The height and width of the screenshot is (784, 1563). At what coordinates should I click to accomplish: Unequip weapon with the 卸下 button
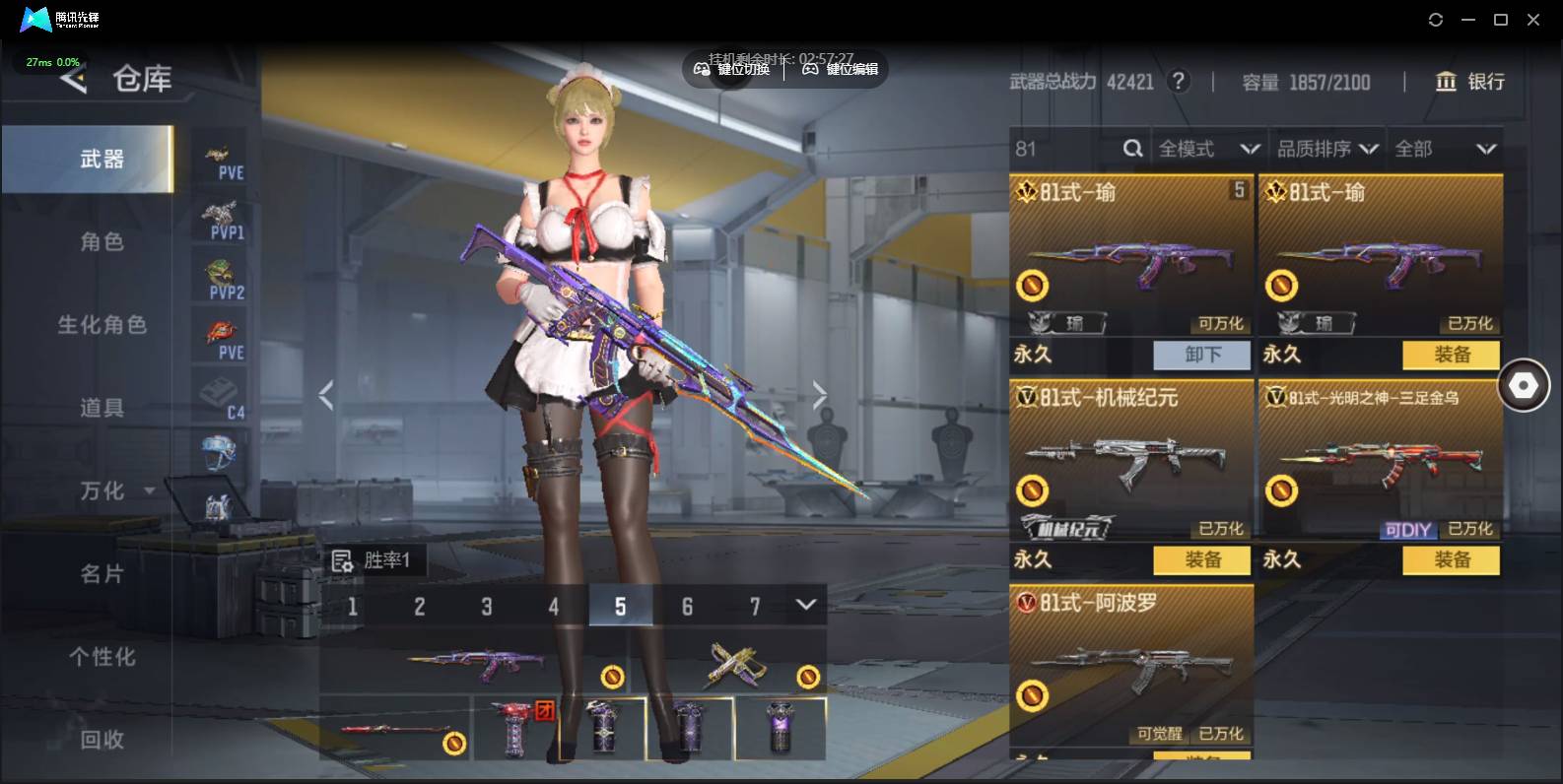pyautogui.click(x=1202, y=355)
